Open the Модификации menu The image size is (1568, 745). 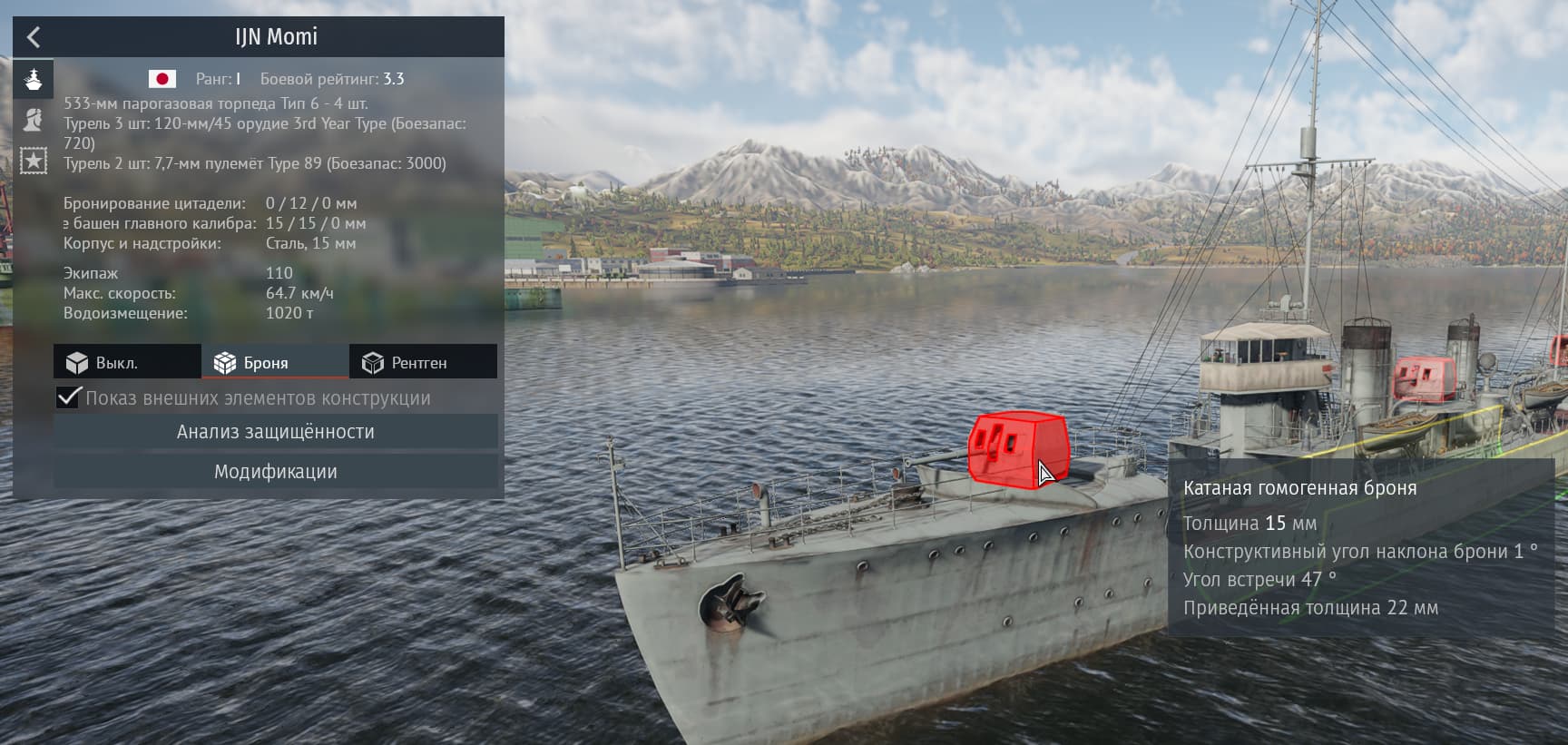tap(275, 472)
